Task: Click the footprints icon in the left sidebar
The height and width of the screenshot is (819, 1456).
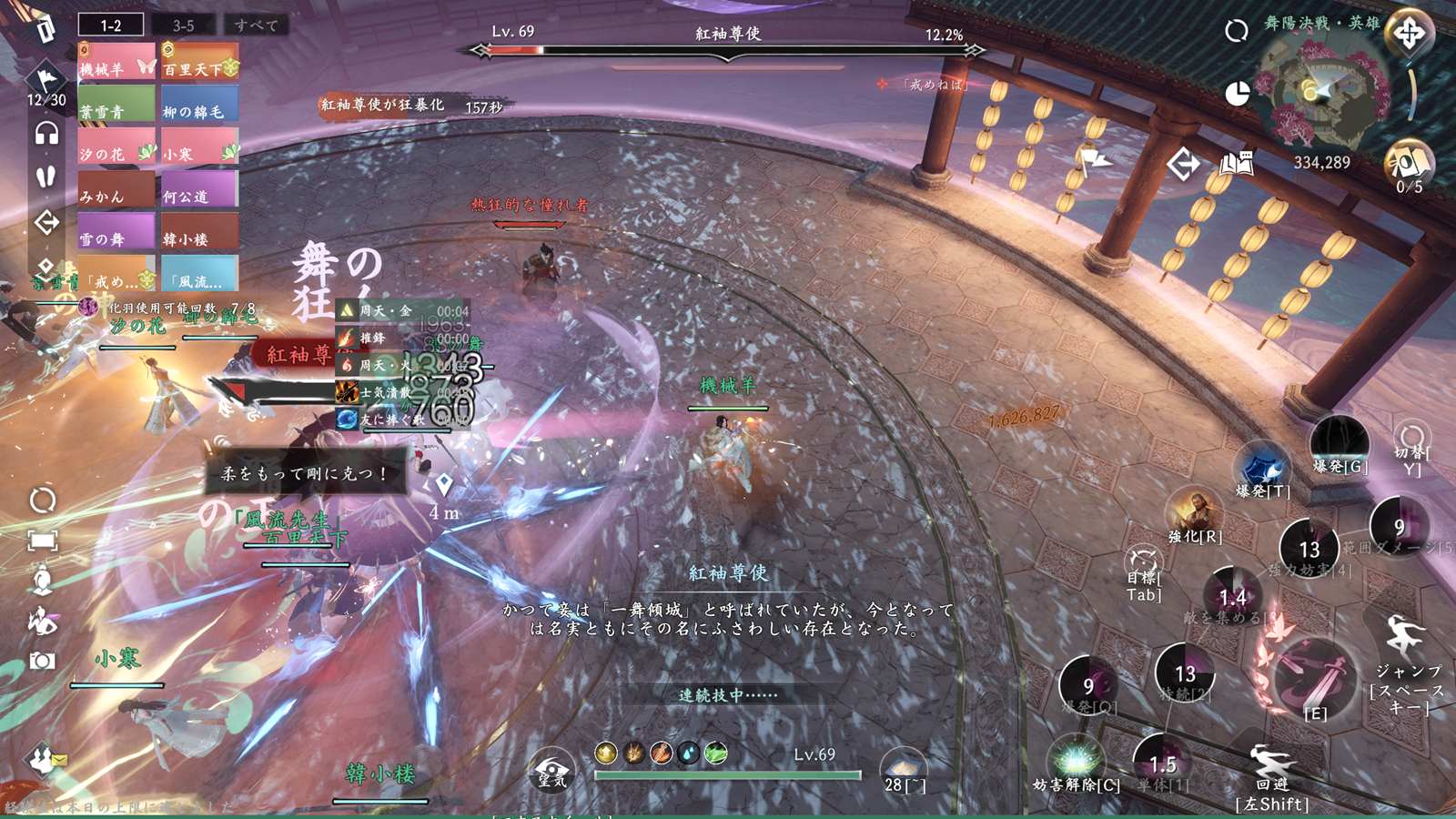Action: tap(46, 177)
